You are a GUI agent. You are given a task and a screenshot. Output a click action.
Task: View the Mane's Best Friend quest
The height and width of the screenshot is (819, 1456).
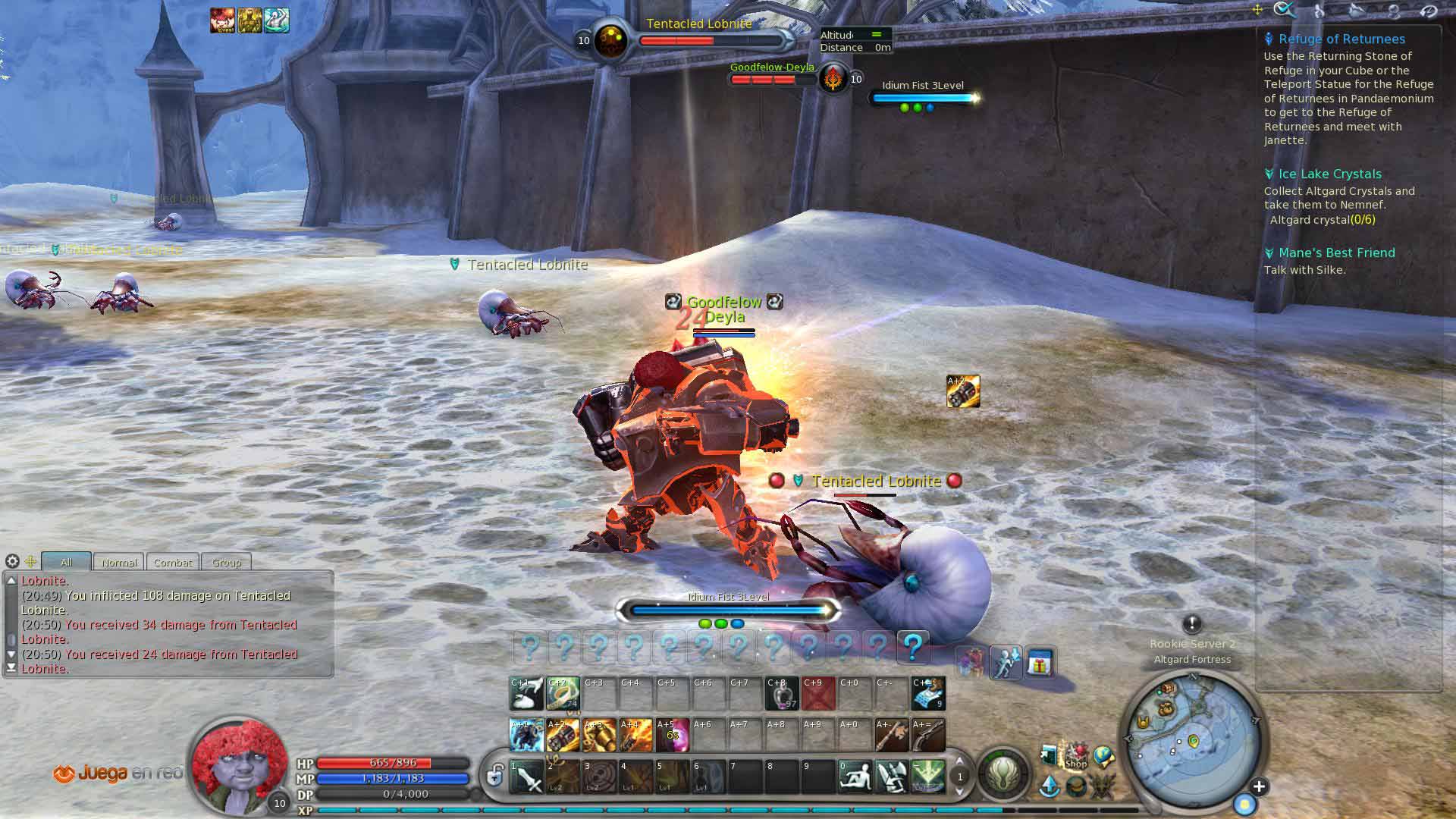pos(1336,253)
